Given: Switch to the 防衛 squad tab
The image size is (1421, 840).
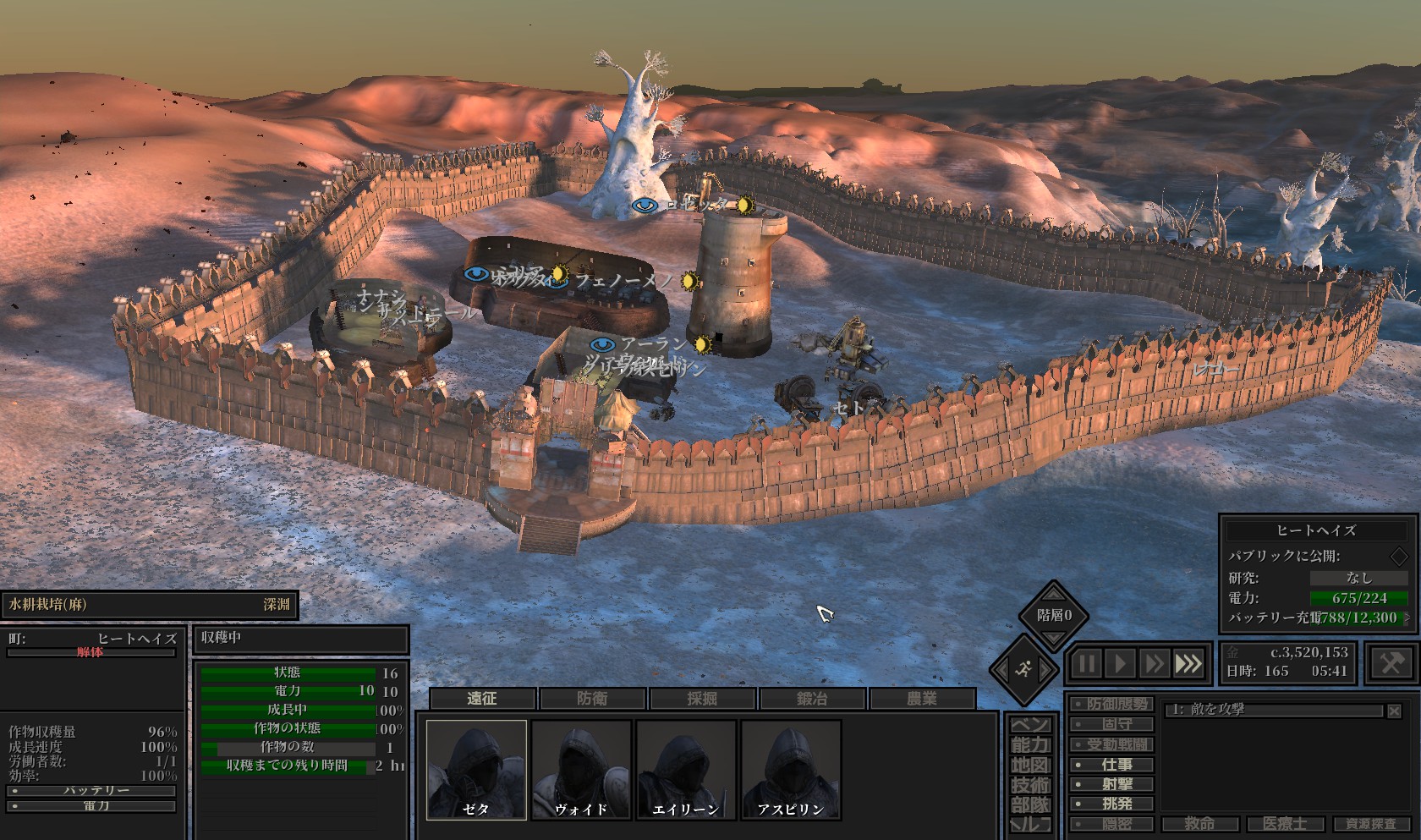Looking at the screenshot, I should click(592, 699).
